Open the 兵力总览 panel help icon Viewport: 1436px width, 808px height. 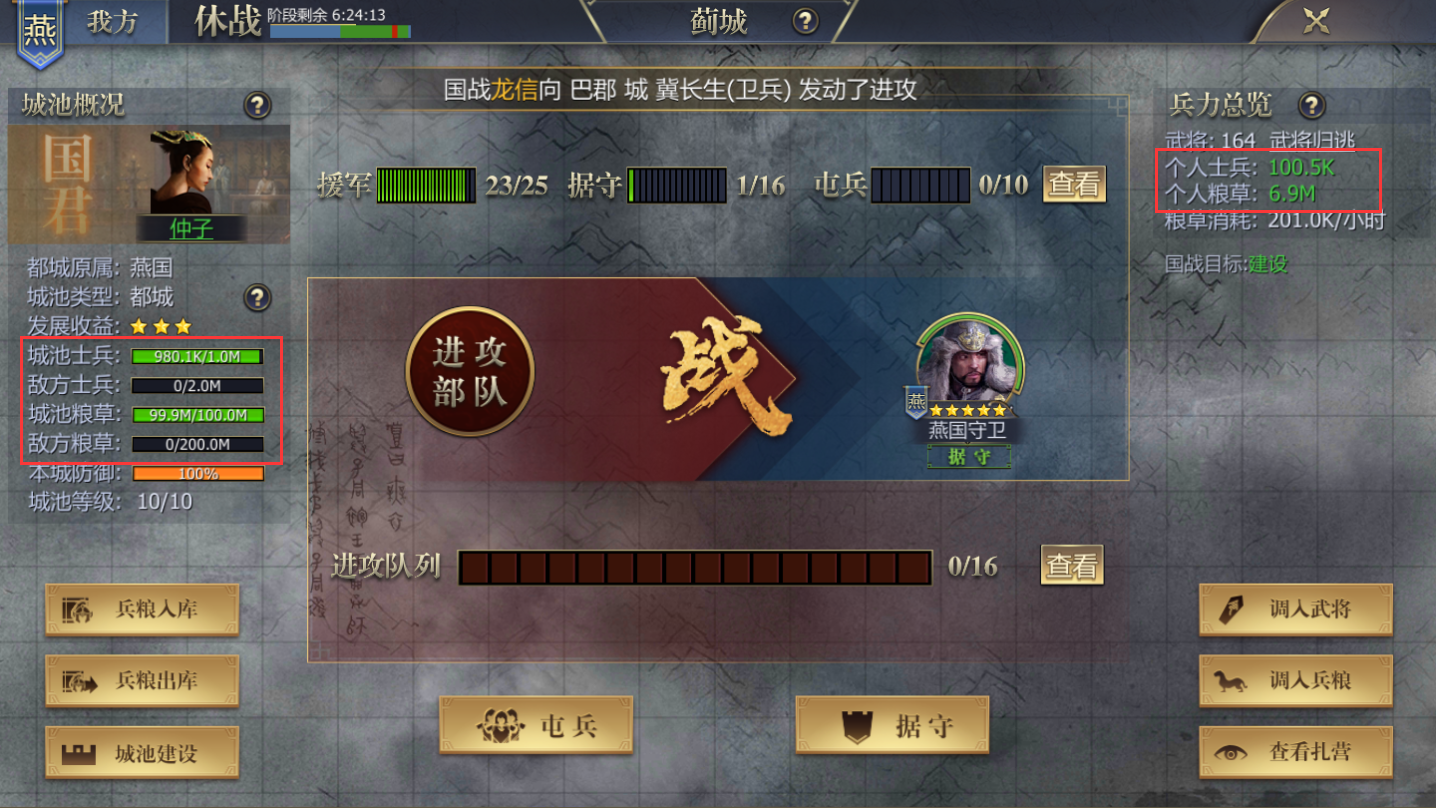click(1310, 104)
